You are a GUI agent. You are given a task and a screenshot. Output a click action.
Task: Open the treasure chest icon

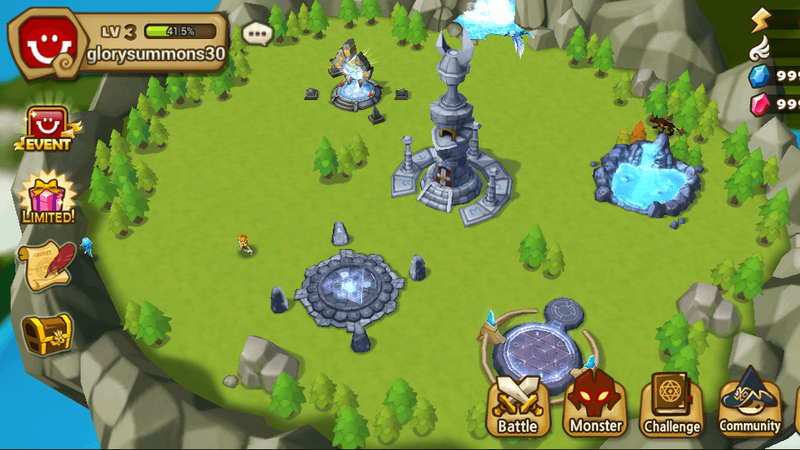point(48,334)
